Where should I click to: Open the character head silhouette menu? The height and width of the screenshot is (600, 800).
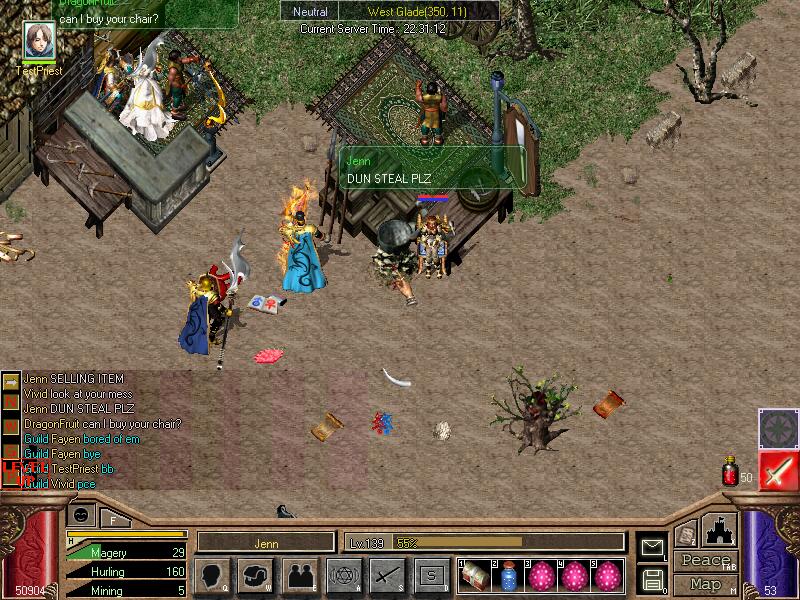click(212, 575)
